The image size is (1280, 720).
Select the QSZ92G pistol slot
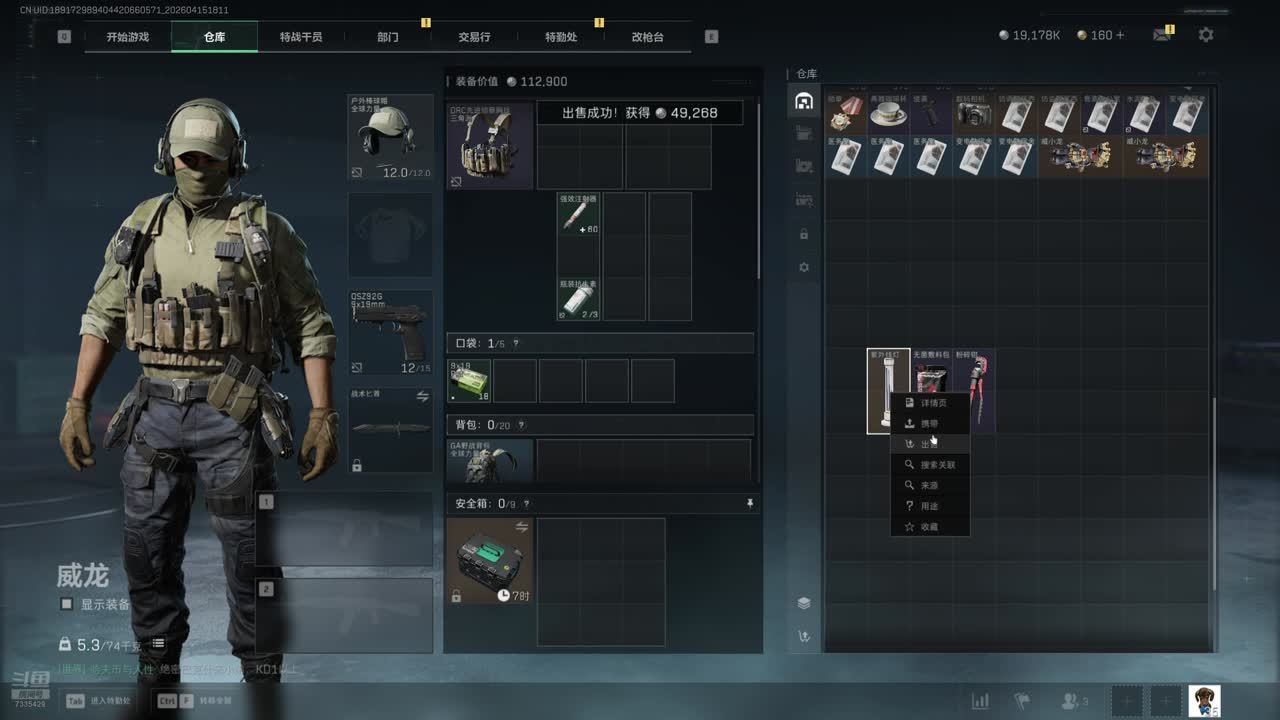[x=390, y=333]
